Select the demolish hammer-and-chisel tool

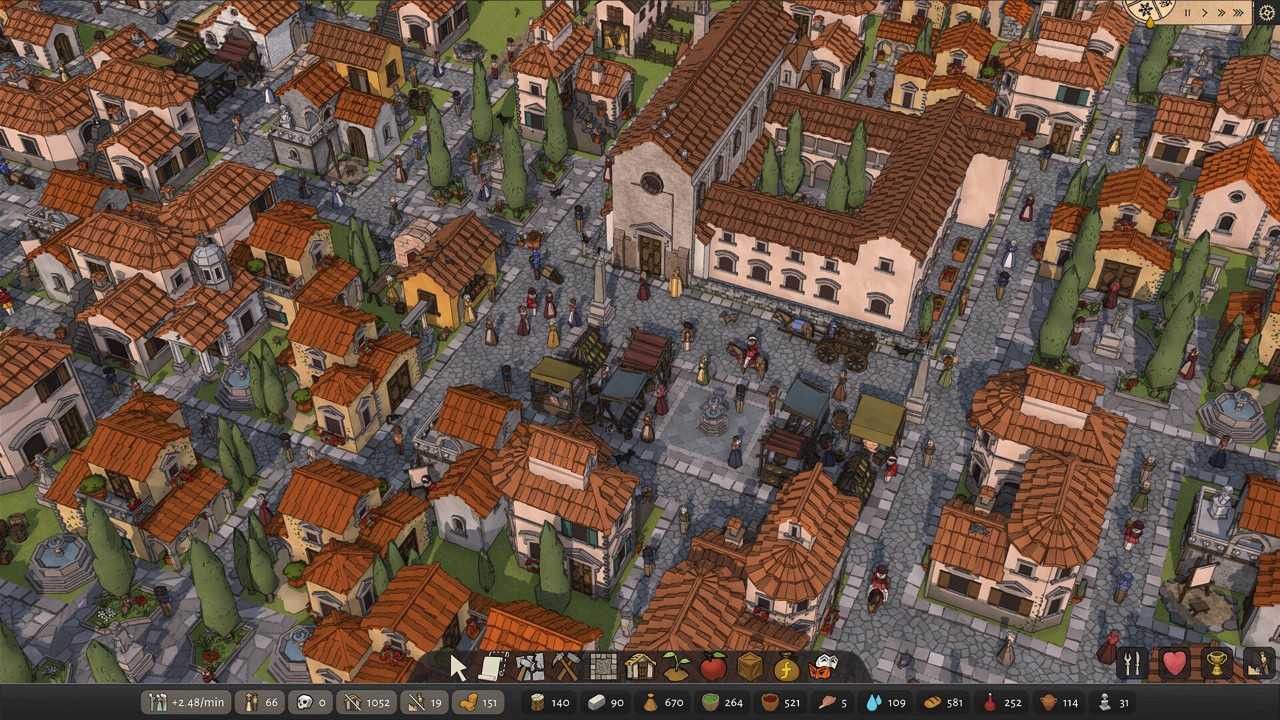click(530, 667)
